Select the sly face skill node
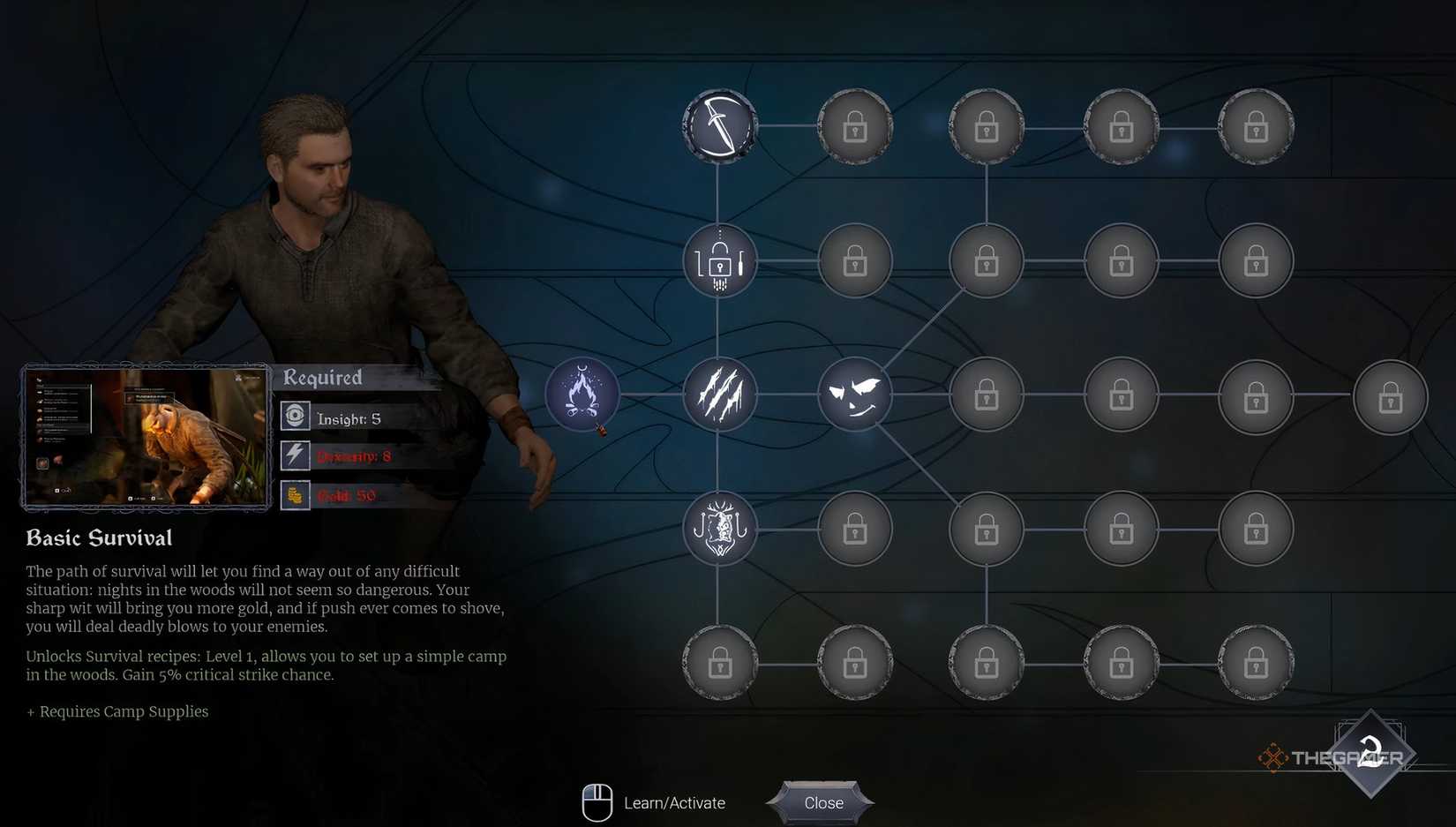 click(x=854, y=395)
